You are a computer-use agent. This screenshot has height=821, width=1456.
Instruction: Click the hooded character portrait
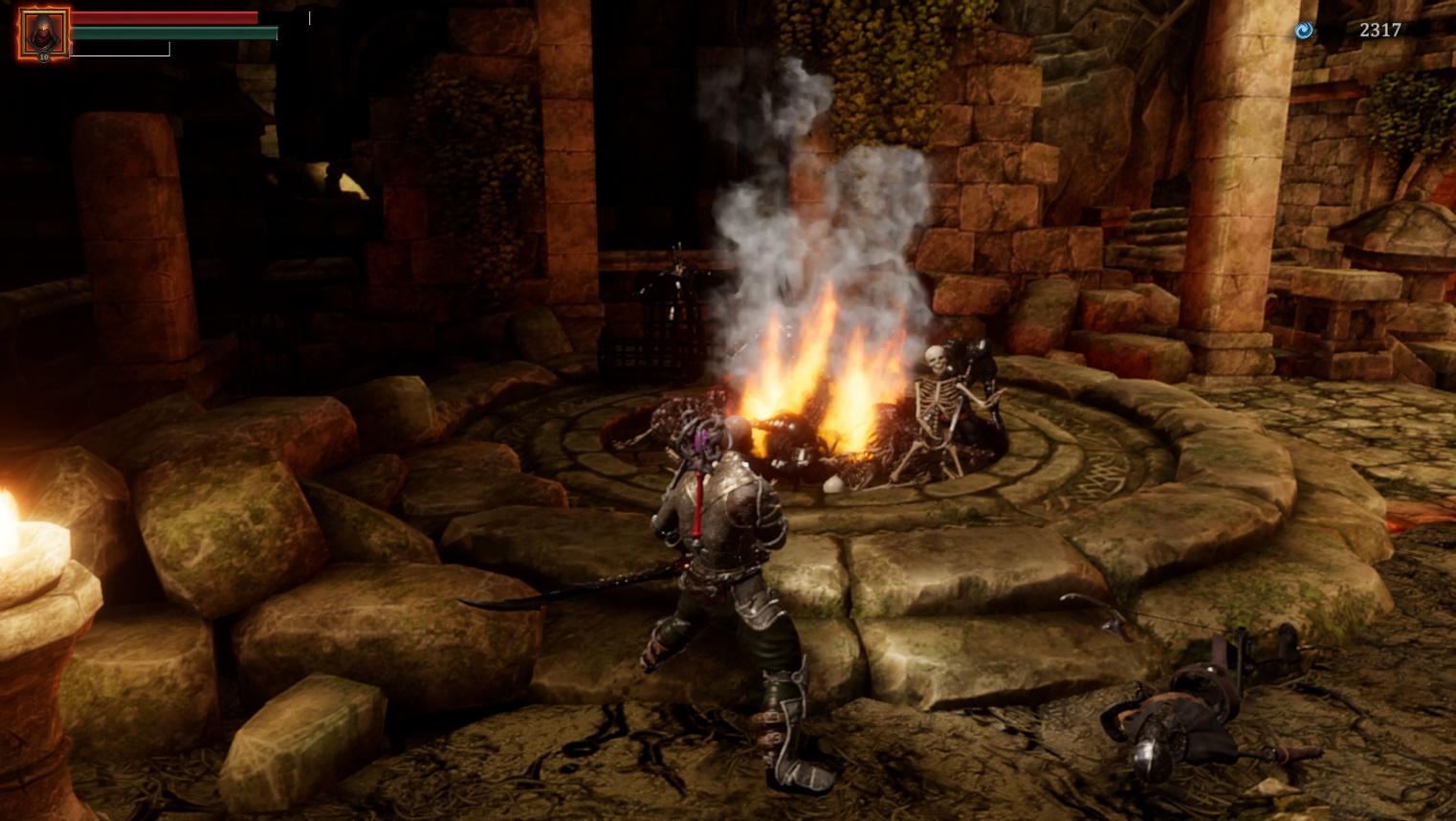43,33
